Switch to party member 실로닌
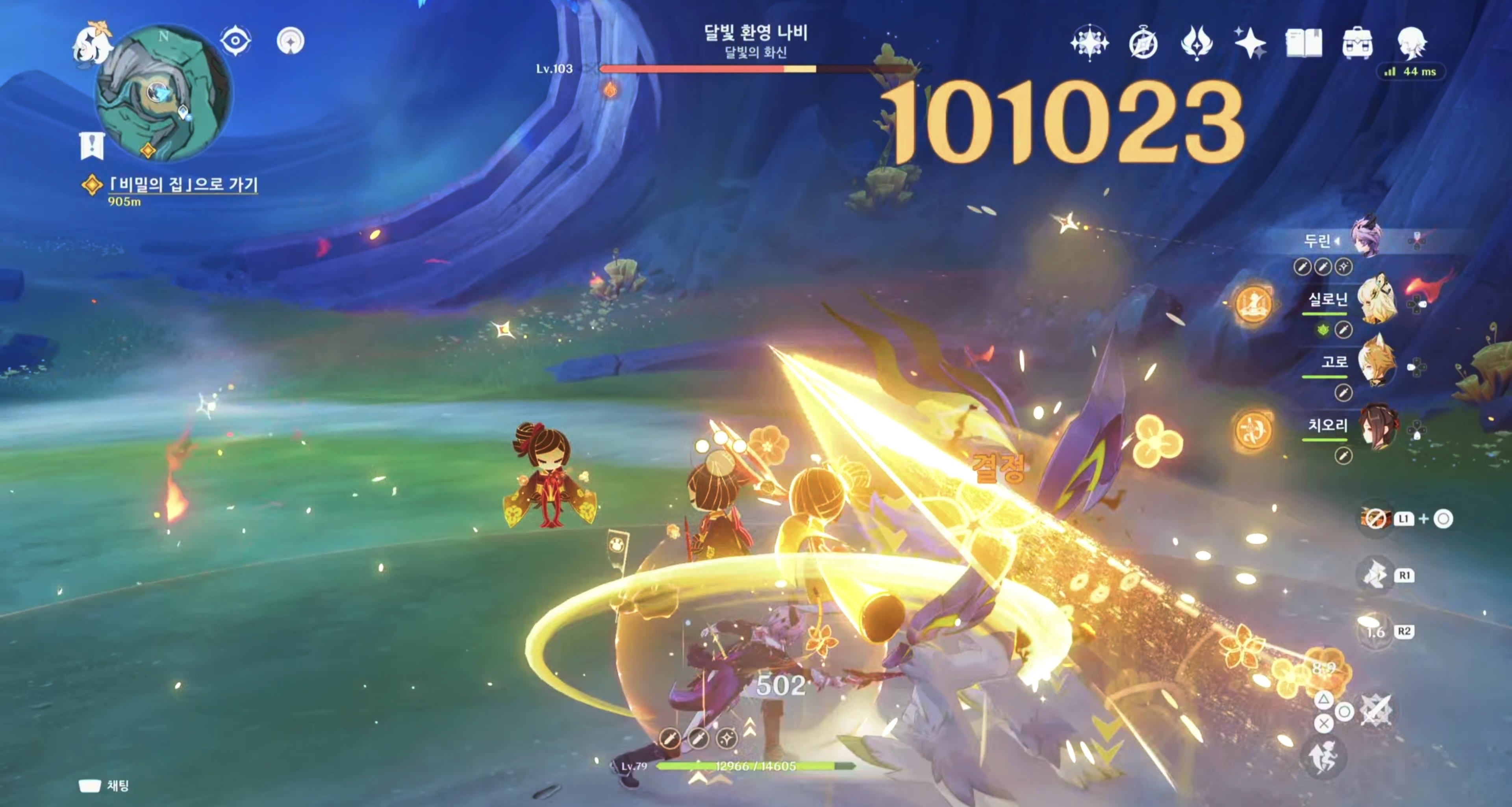Image resolution: width=1512 pixels, height=807 pixels. click(1375, 301)
